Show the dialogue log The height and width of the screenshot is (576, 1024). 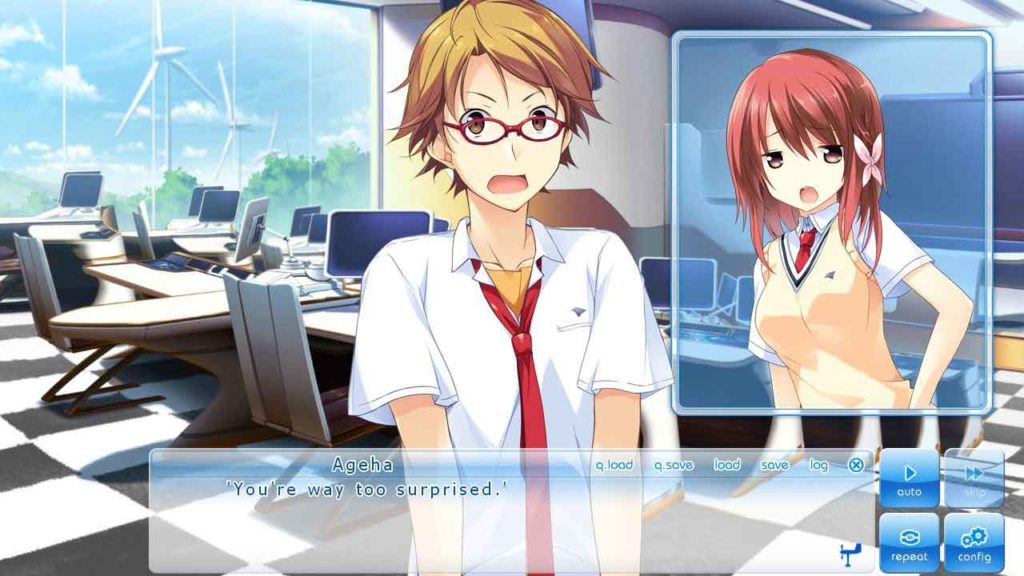819,465
